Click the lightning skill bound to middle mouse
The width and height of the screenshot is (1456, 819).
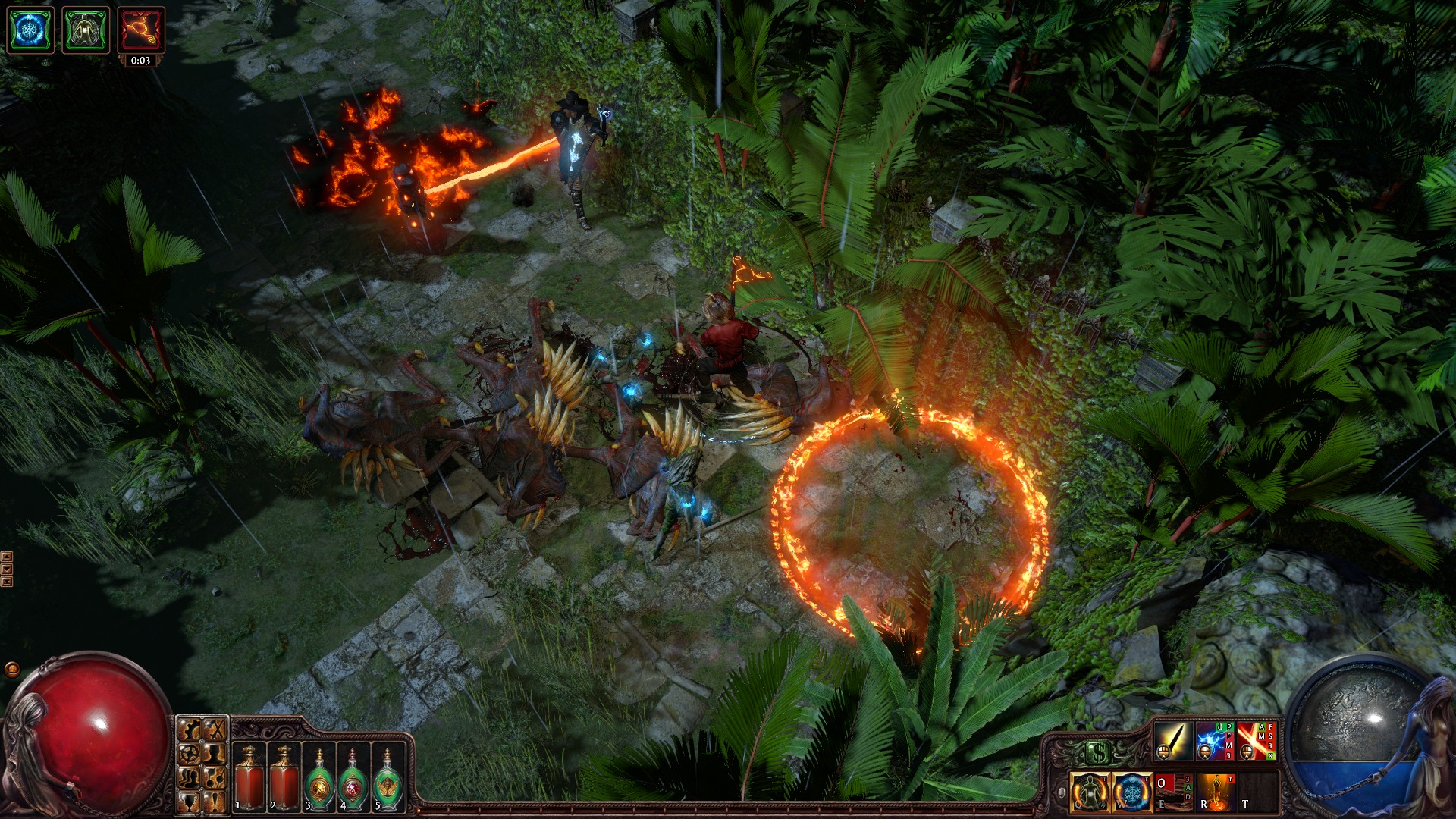(x=1215, y=741)
